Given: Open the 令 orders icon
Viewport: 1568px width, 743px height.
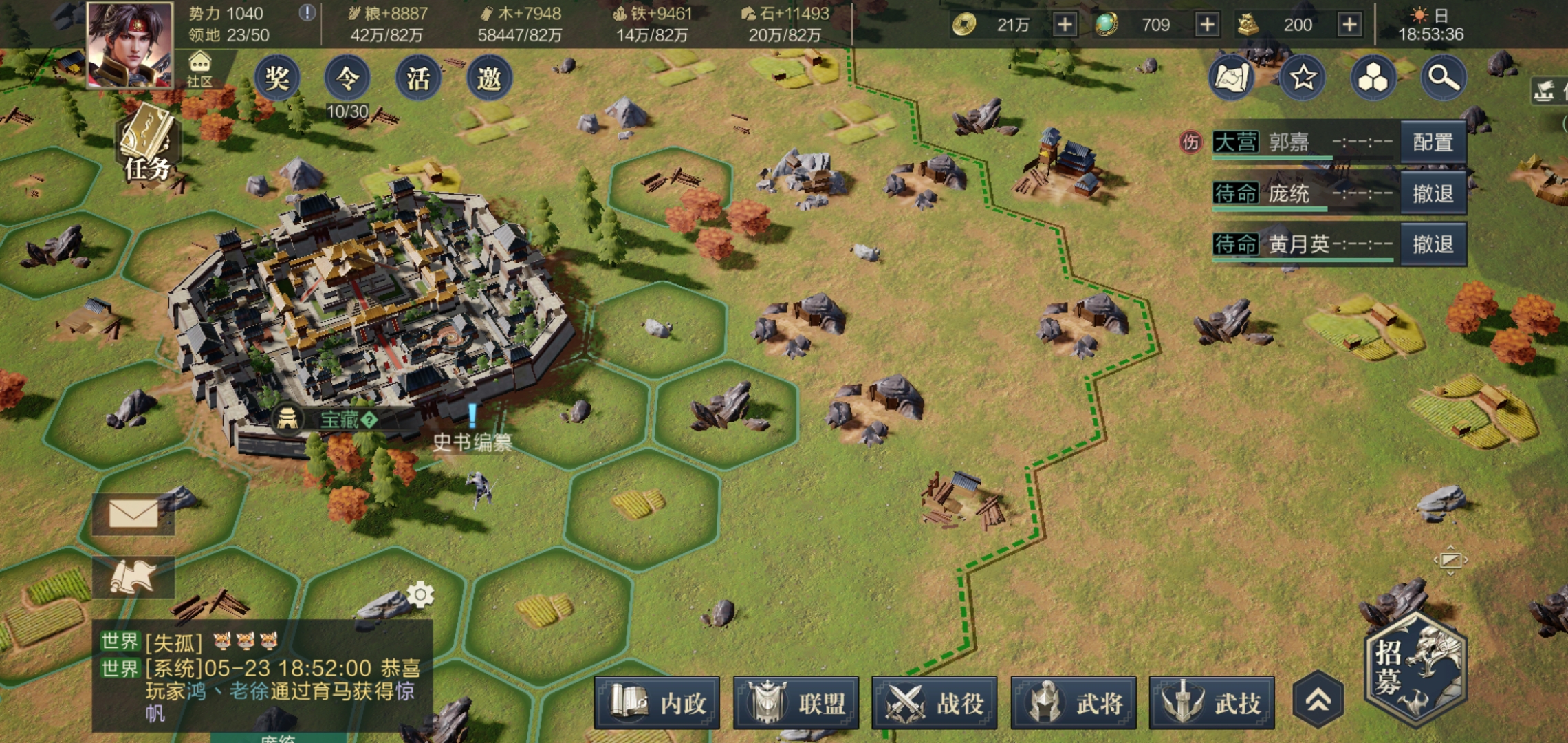Looking at the screenshot, I should pos(347,78).
